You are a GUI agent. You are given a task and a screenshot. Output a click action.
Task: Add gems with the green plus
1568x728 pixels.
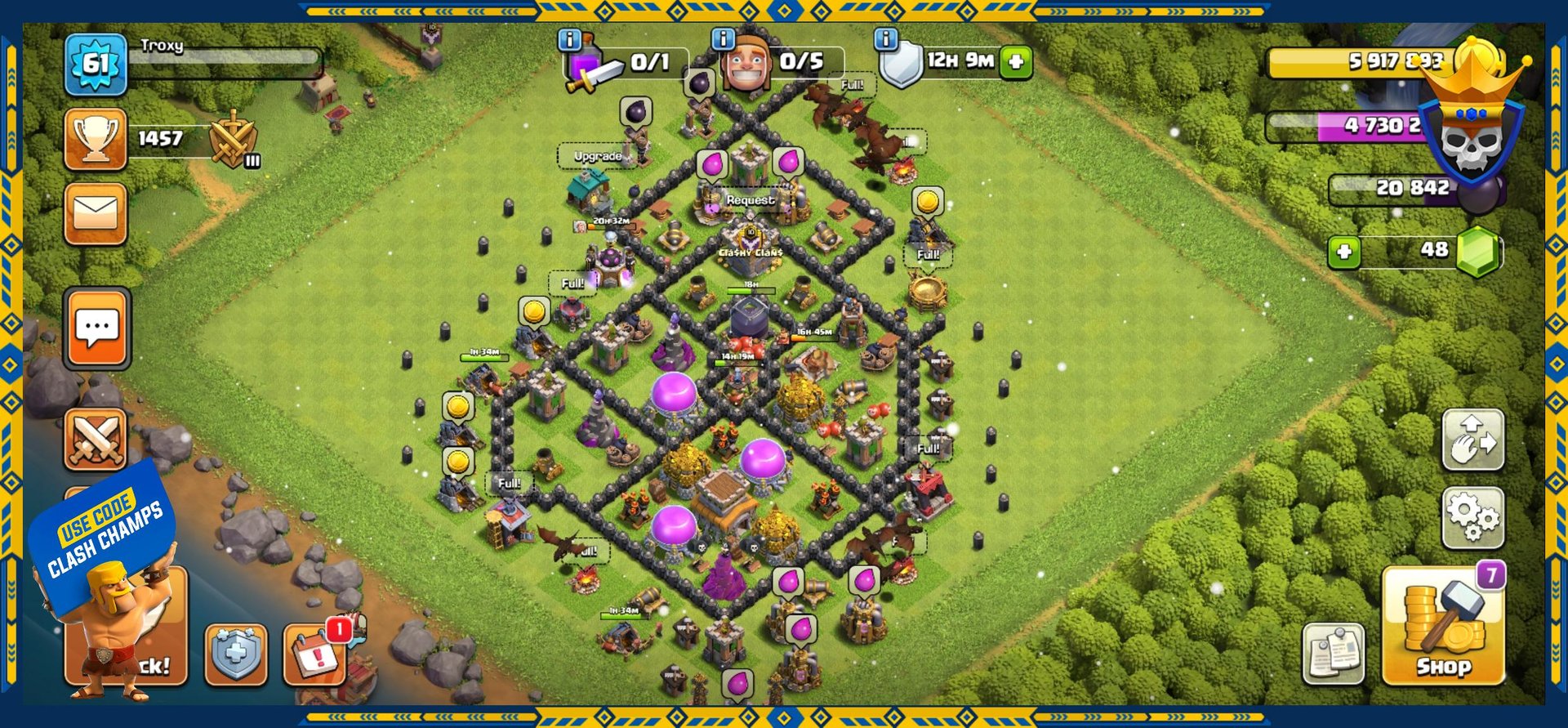[1343, 252]
